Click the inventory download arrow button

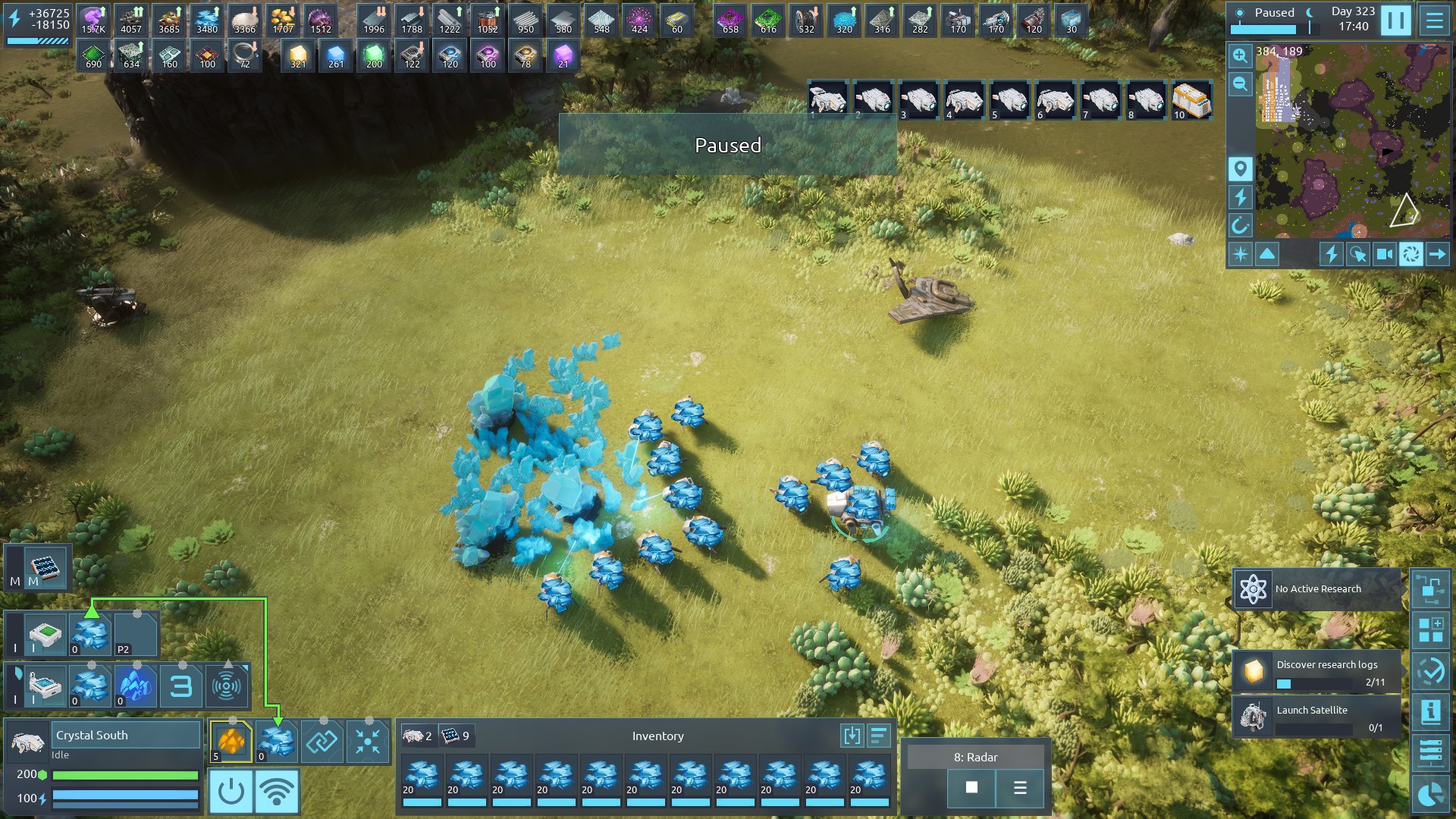[x=852, y=736]
